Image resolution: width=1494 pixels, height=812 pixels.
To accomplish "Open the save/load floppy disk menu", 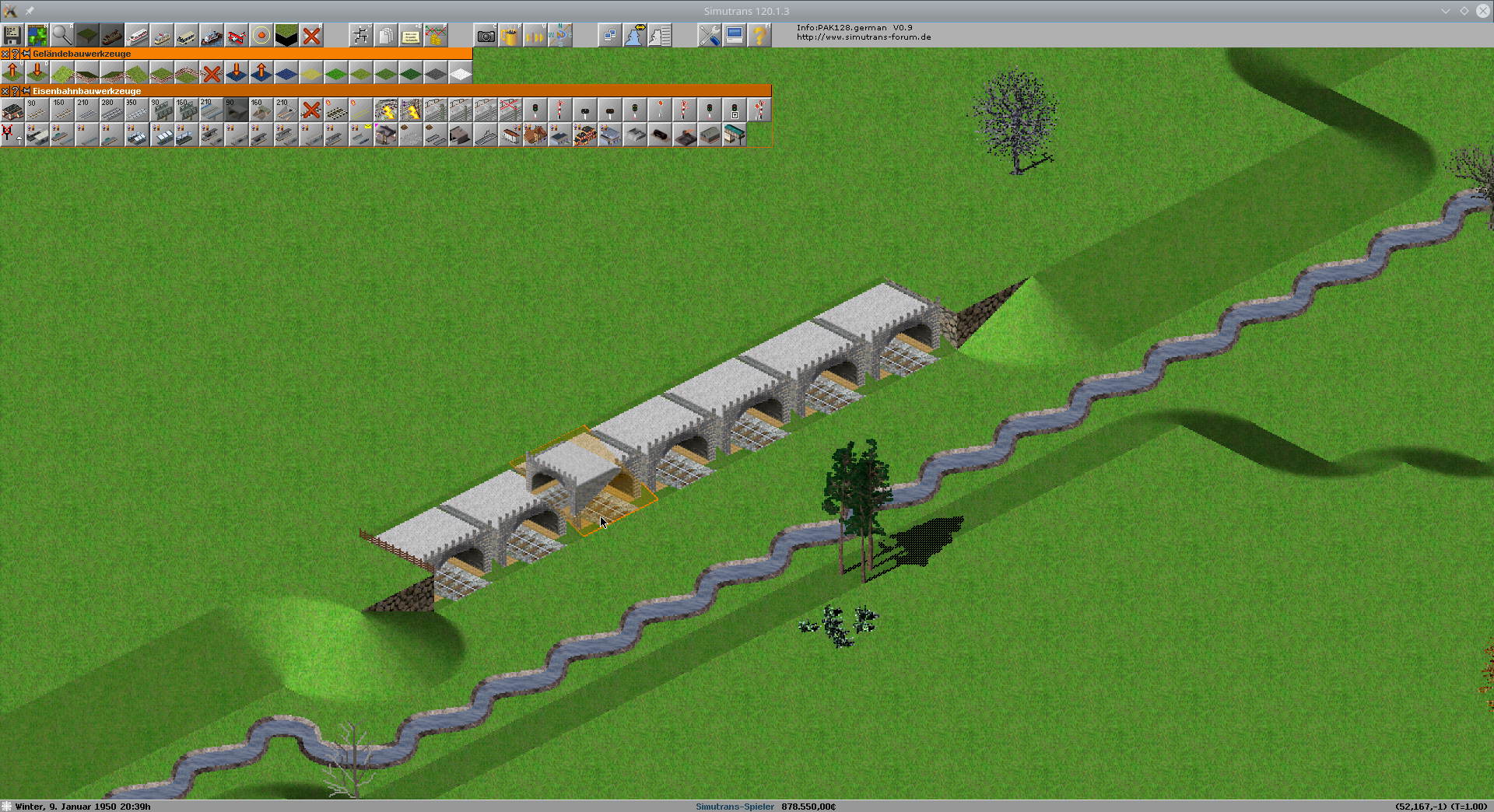I will click(x=12, y=36).
